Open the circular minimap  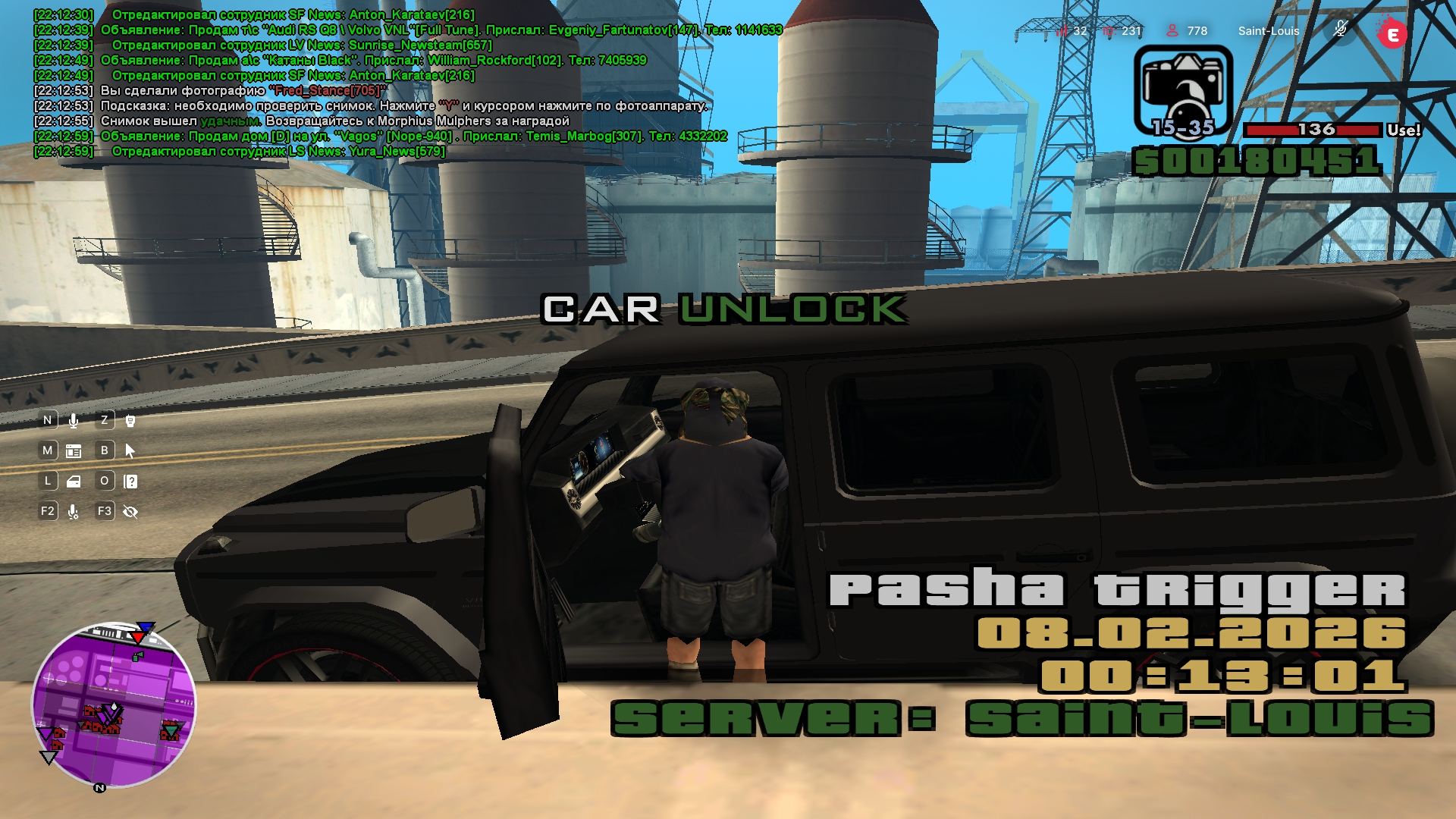(114, 704)
